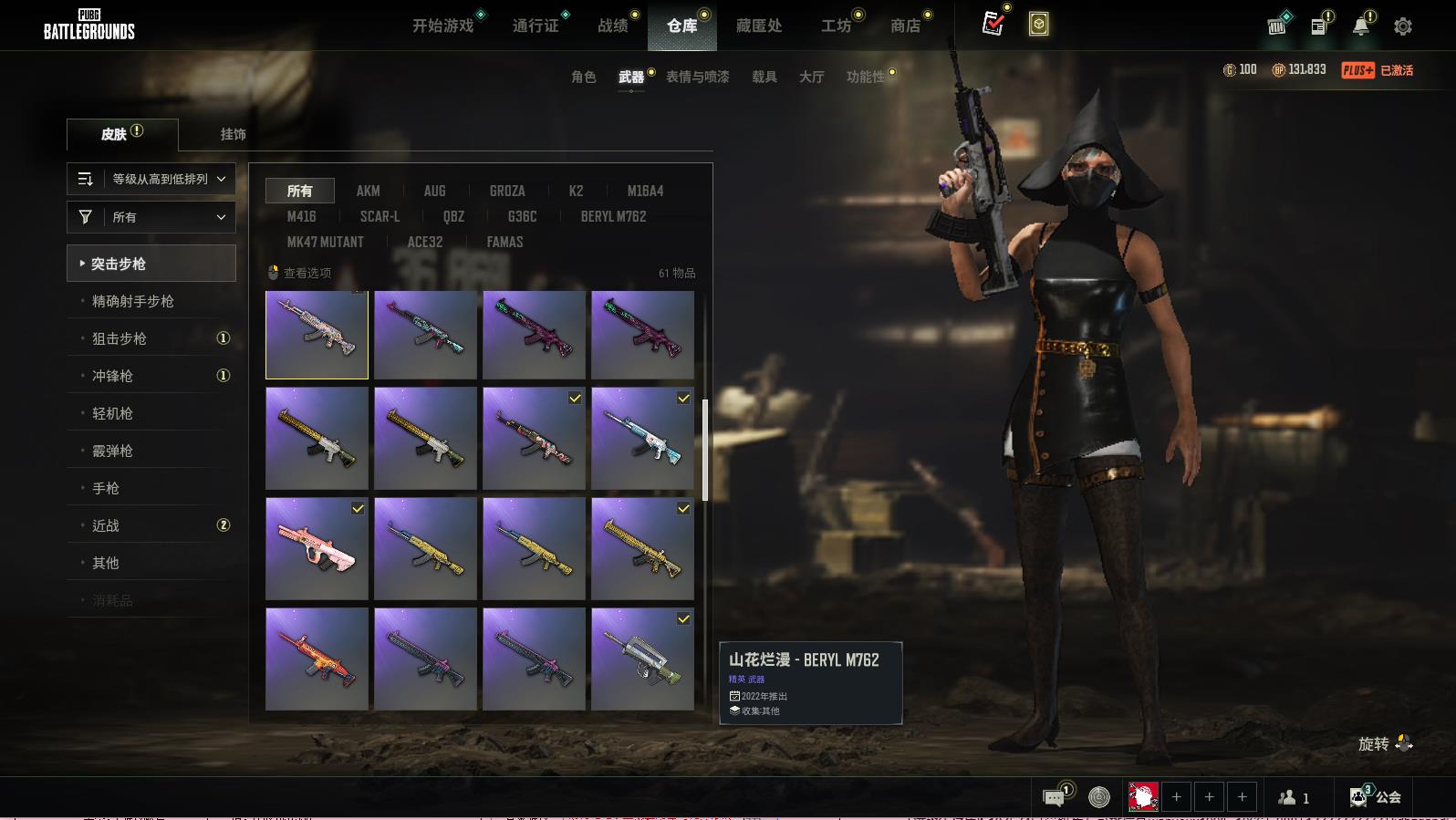This screenshot has width=1456, height=820.
Task: Select the 手枪 pistol category
Action: pyautogui.click(x=106, y=488)
